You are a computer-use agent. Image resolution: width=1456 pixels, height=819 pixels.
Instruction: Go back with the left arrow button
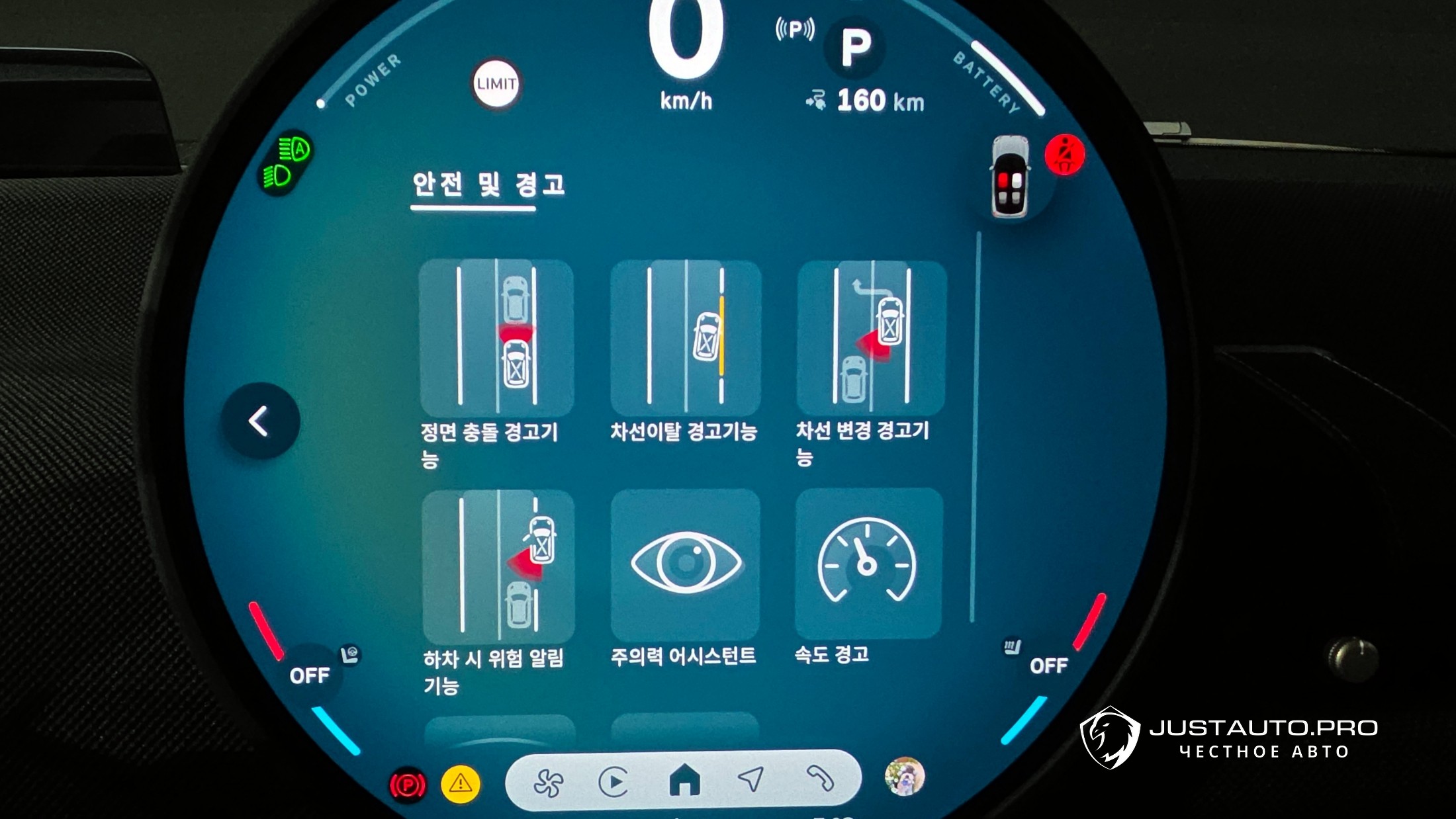(259, 421)
